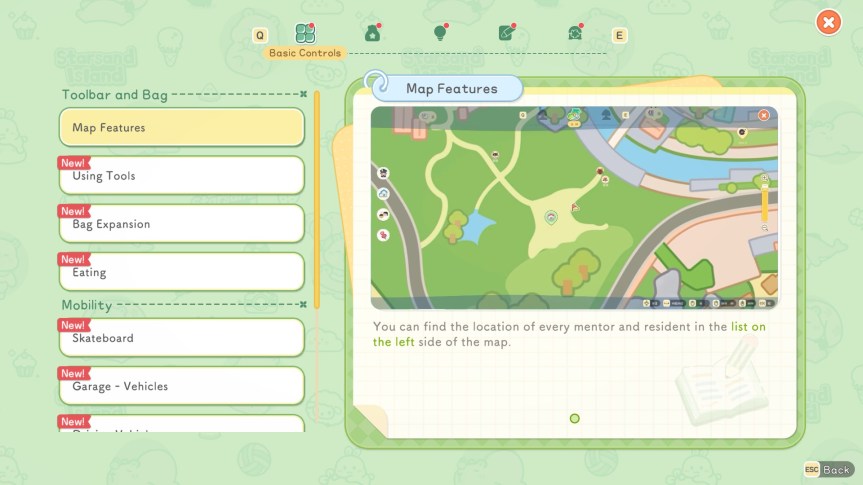The height and width of the screenshot is (485, 863).
Task: Collapse the Mobility section
Action: (303, 305)
